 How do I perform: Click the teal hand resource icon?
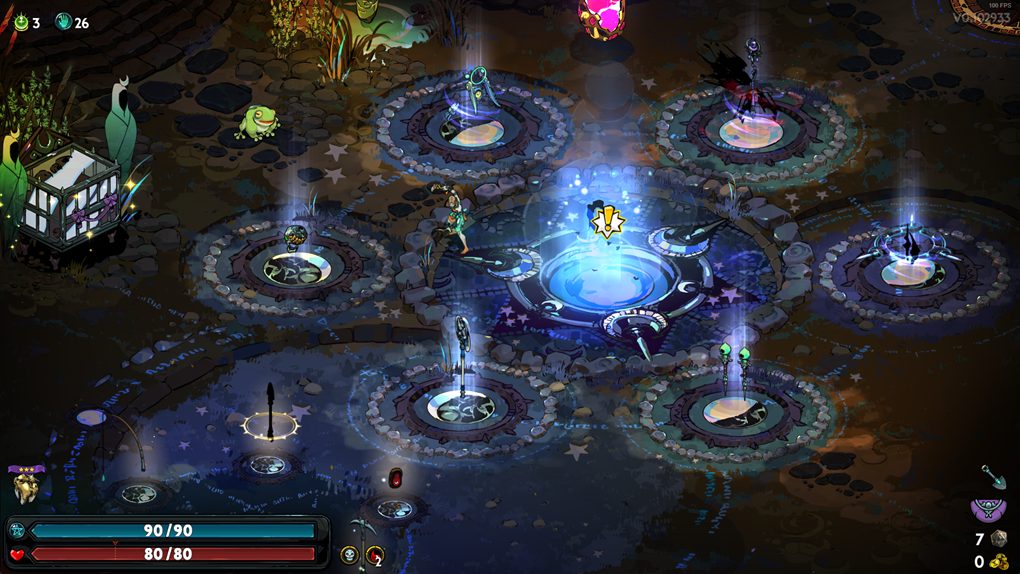point(63,22)
